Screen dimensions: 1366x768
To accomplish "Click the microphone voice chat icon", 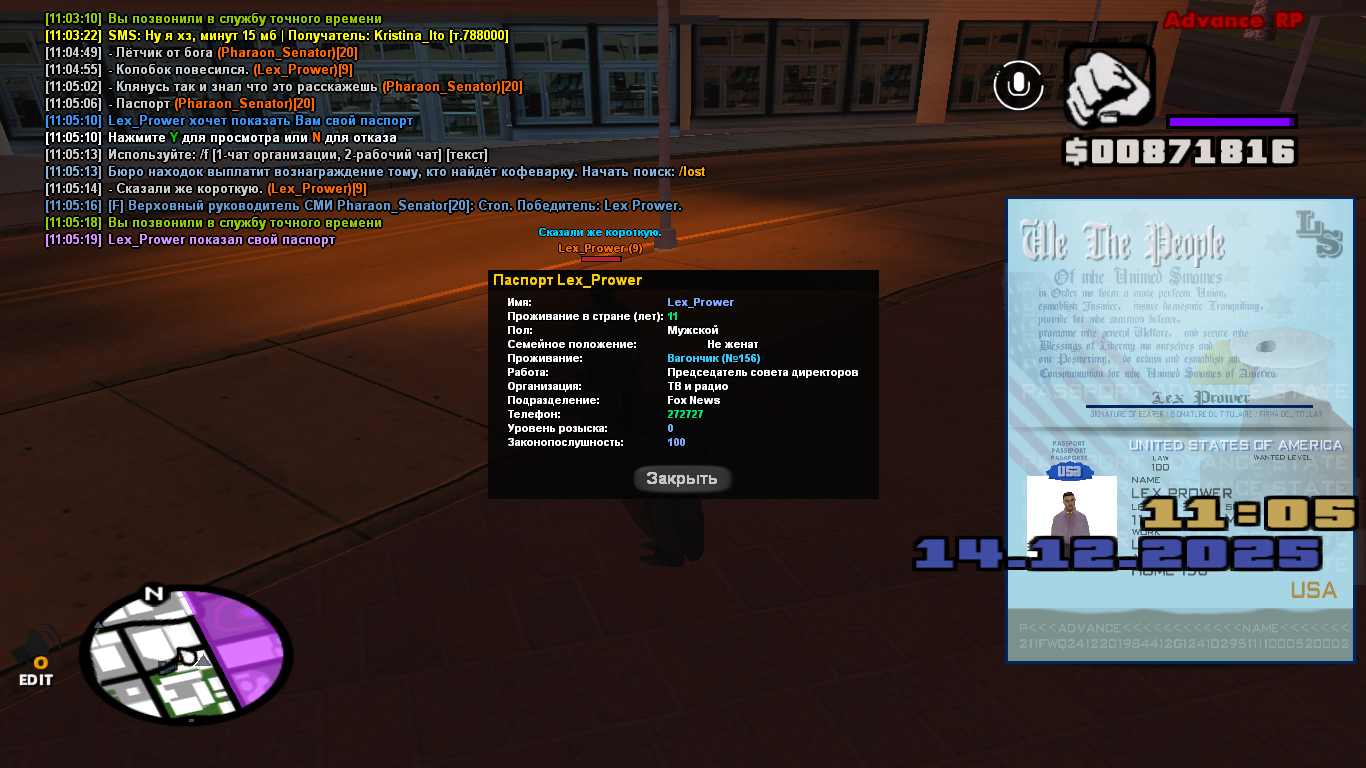I will tap(1018, 85).
